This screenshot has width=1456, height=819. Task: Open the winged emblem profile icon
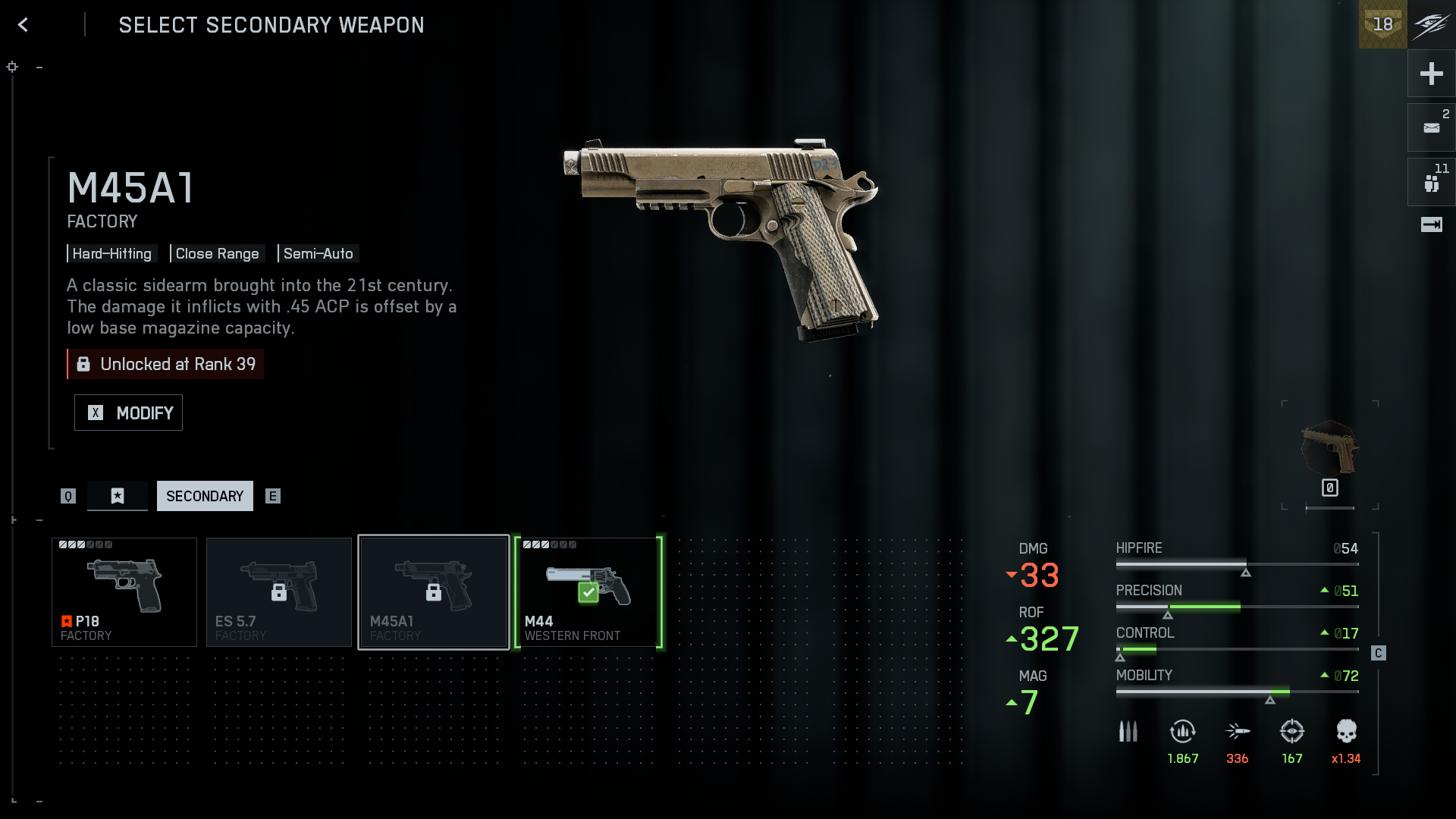click(1431, 24)
